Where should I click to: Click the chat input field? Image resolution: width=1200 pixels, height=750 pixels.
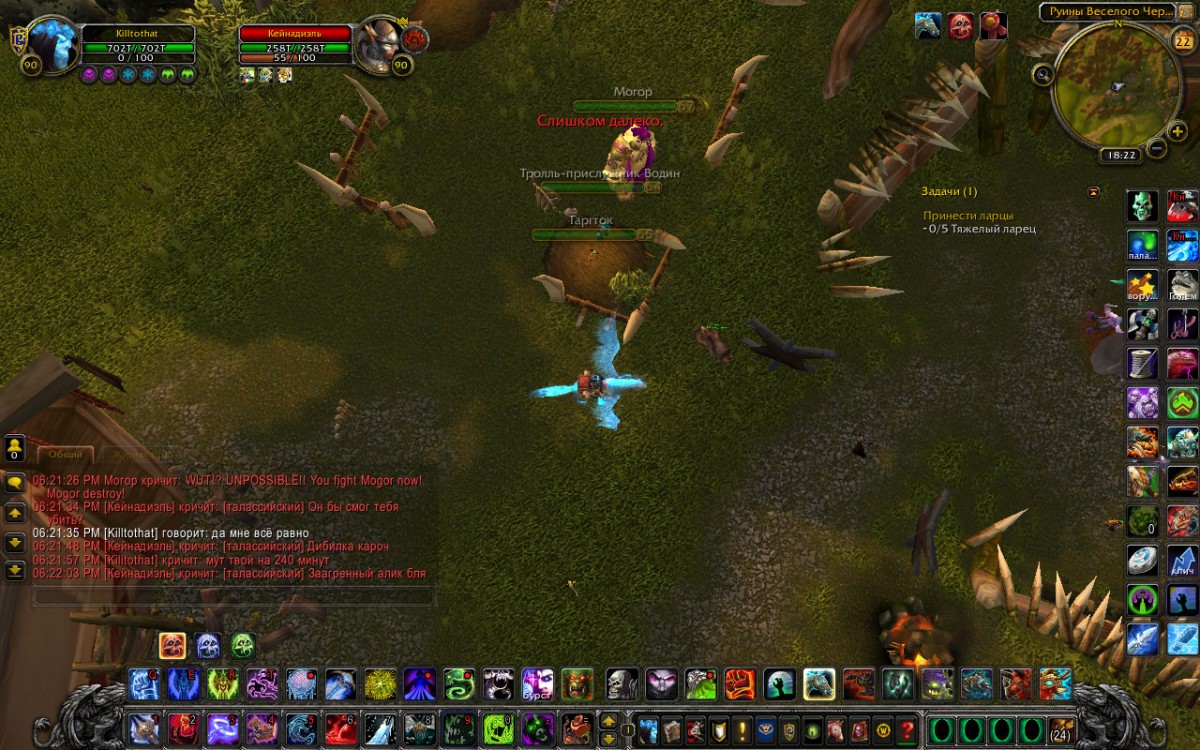coord(233,596)
